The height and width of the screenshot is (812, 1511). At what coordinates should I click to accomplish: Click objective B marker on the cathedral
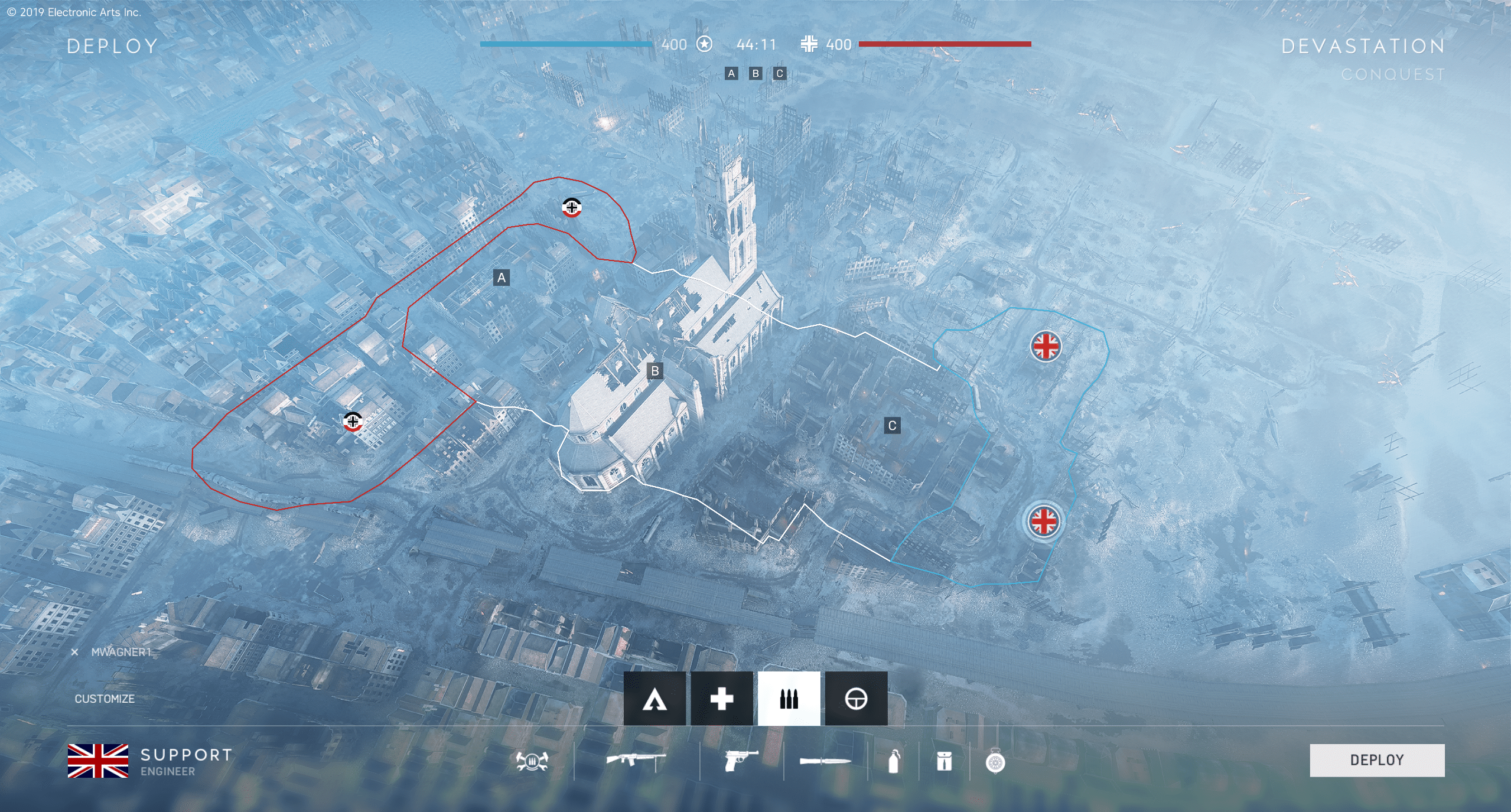[654, 371]
